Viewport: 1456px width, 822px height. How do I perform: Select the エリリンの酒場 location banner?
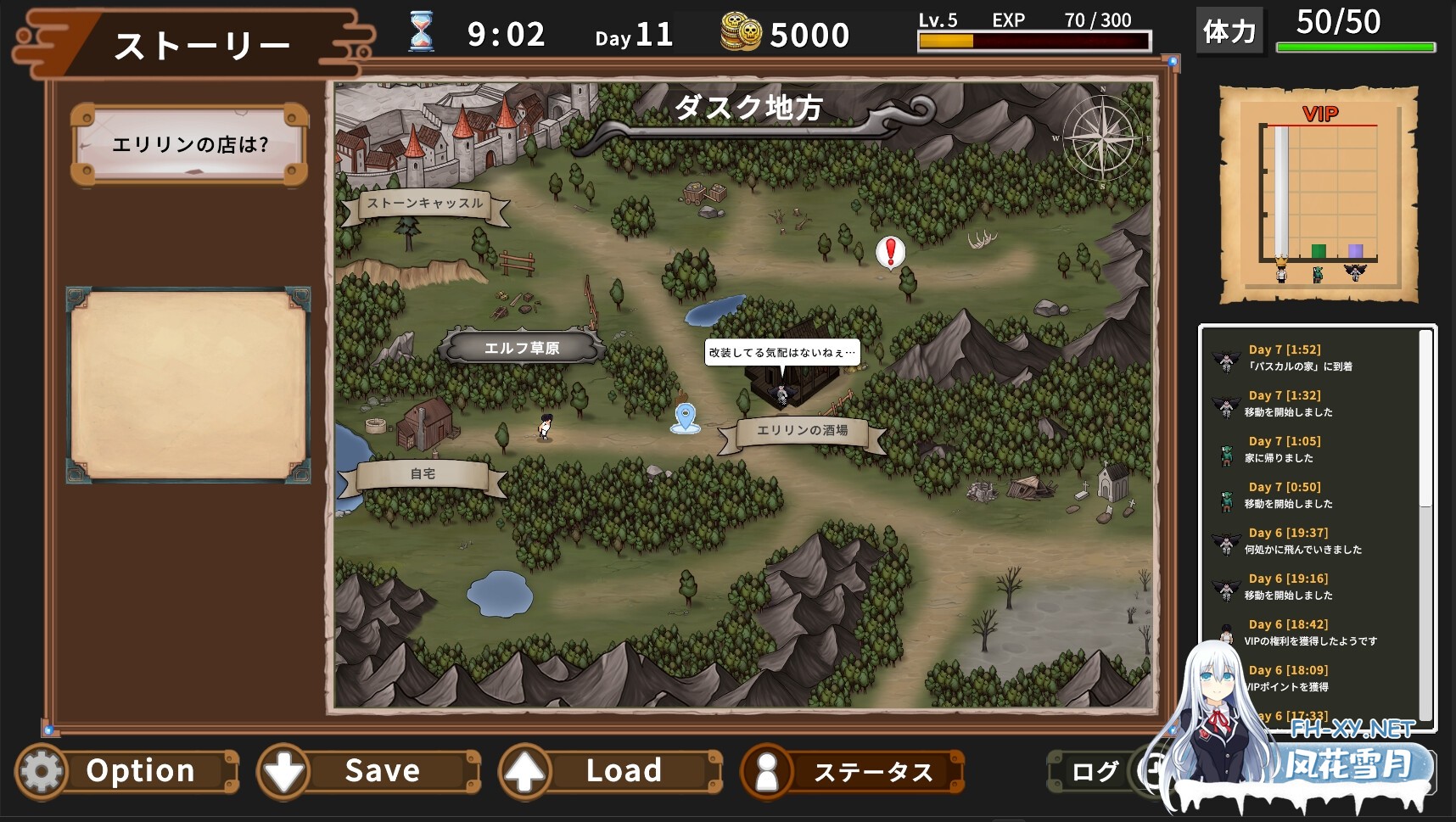click(802, 431)
